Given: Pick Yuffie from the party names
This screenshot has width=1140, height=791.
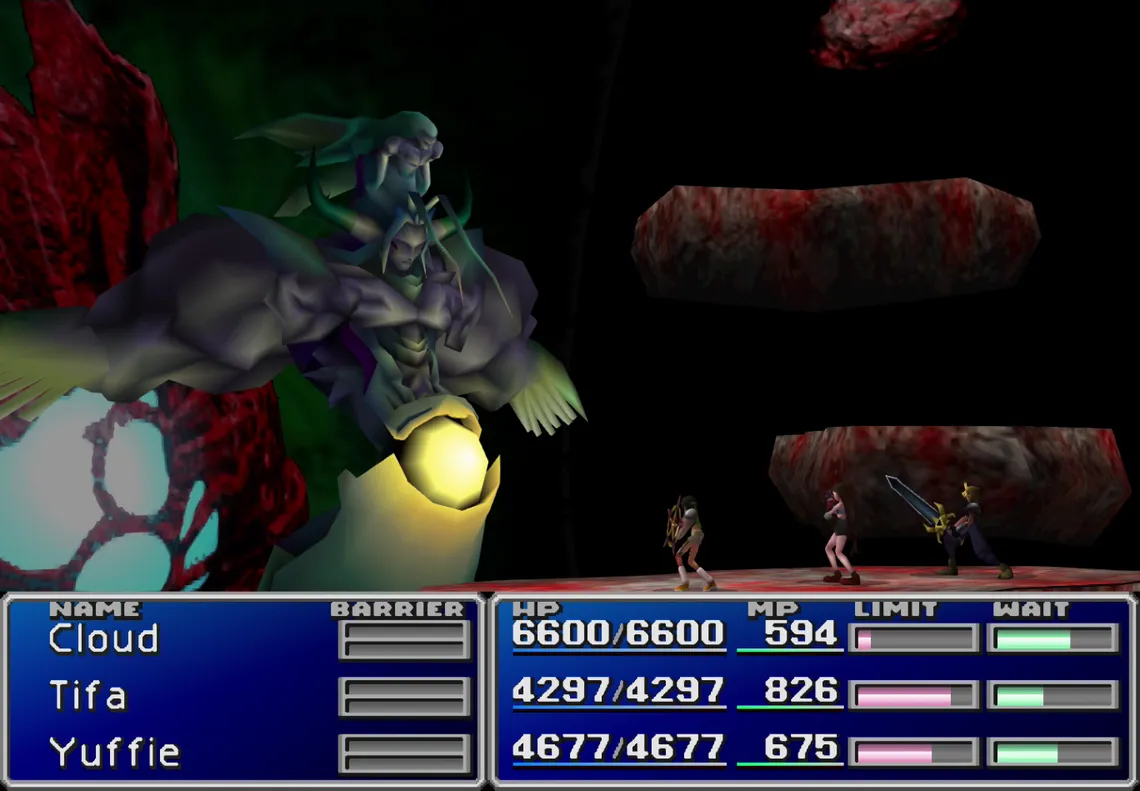Looking at the screenshot, I should click(114, 752).
